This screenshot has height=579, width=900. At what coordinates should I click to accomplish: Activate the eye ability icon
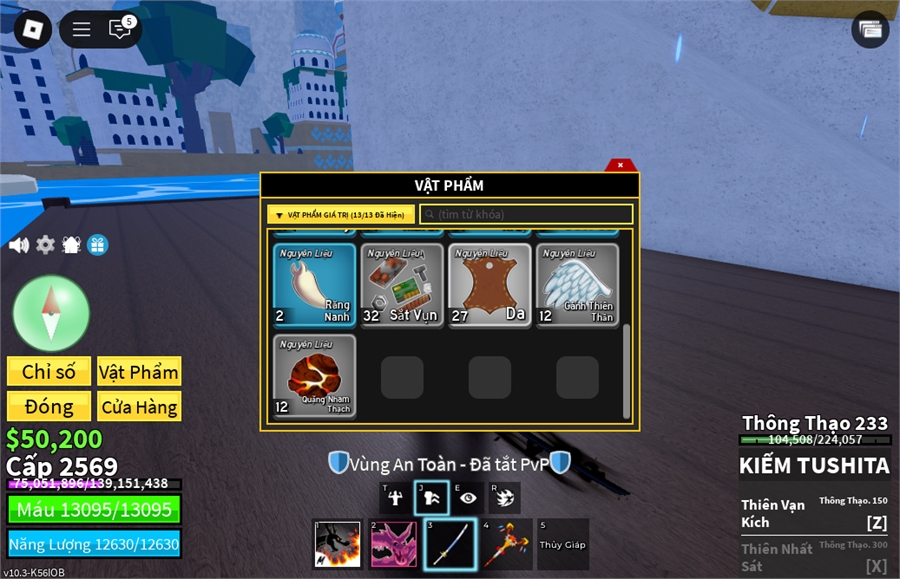(x=467, y=498)
